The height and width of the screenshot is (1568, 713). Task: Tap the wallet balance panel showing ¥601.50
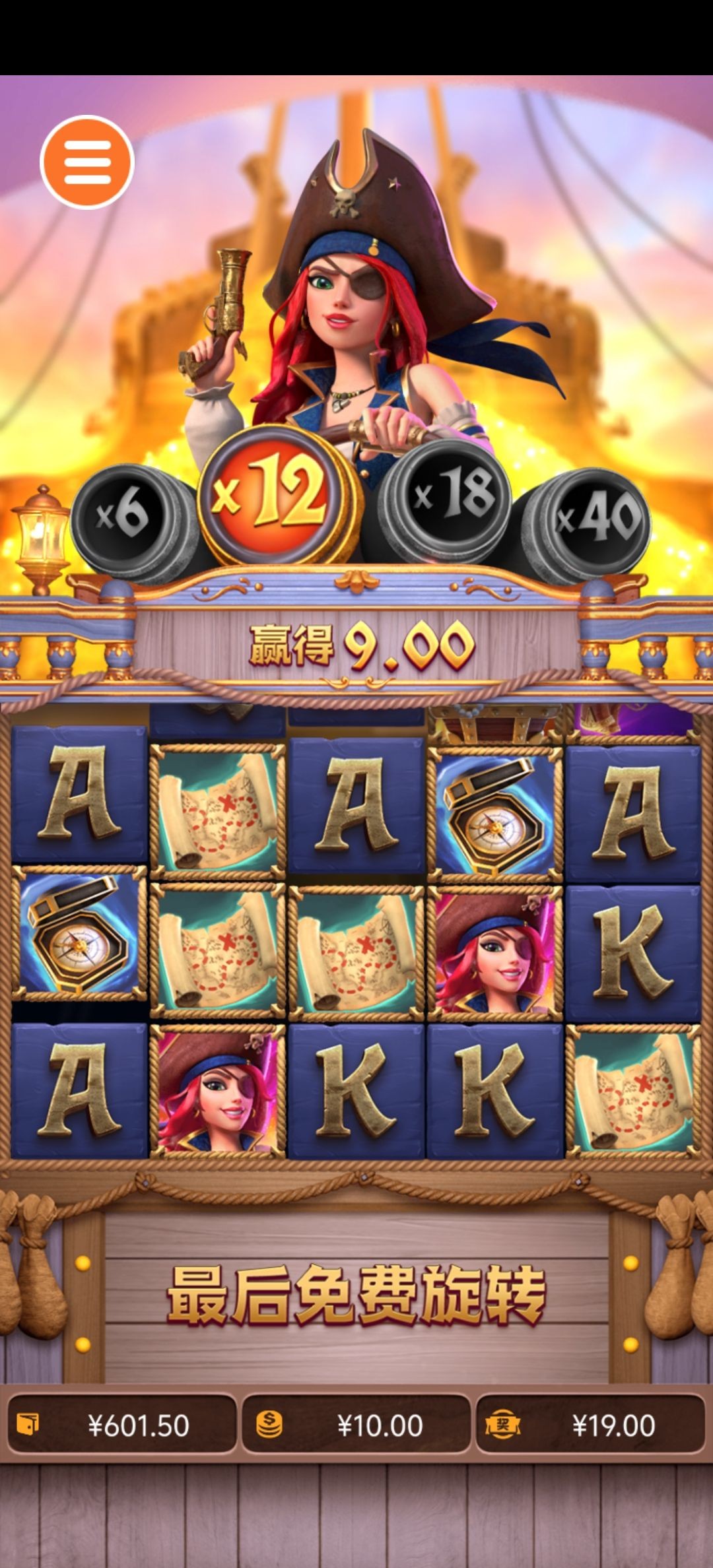tap(121, 1425)
